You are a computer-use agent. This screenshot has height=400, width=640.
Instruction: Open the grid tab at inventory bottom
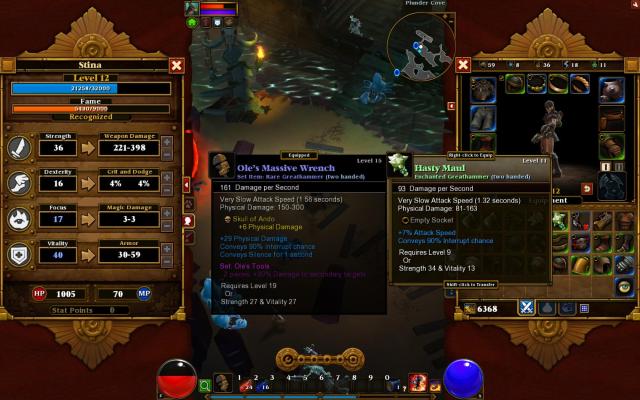pos(583,308)
